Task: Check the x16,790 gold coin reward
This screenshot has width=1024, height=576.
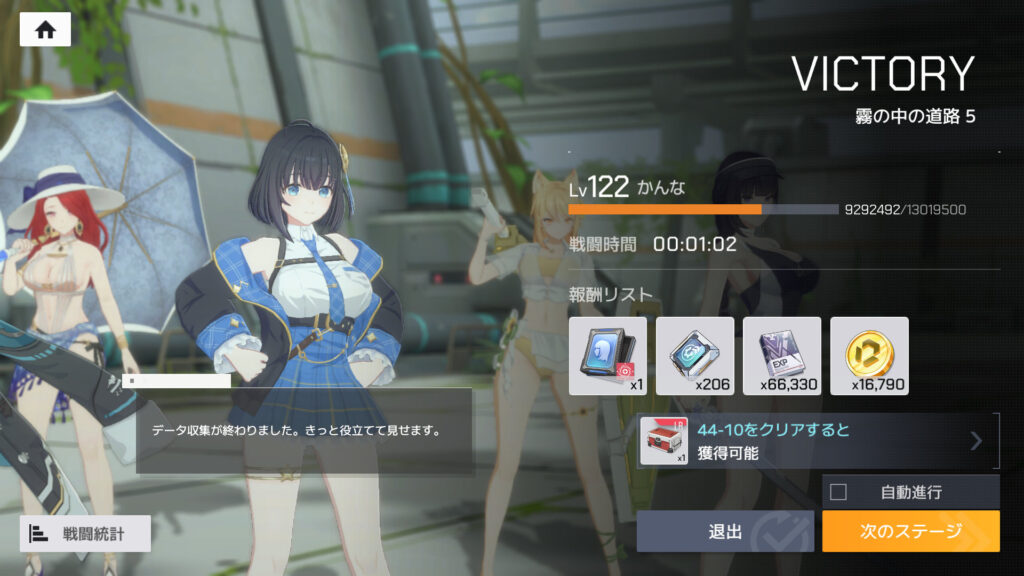Action: [869, 355]
